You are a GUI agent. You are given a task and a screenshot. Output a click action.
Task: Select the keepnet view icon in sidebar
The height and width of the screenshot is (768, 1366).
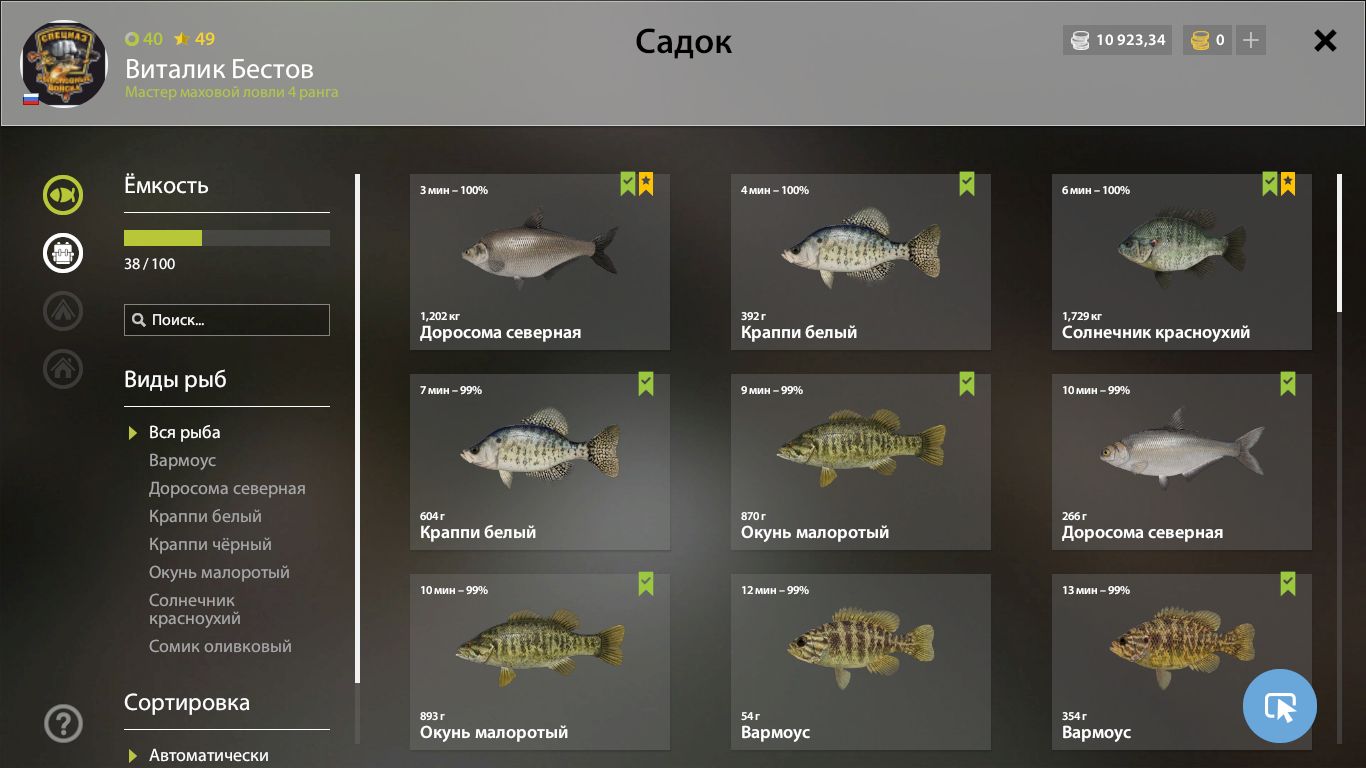point(62,195)
